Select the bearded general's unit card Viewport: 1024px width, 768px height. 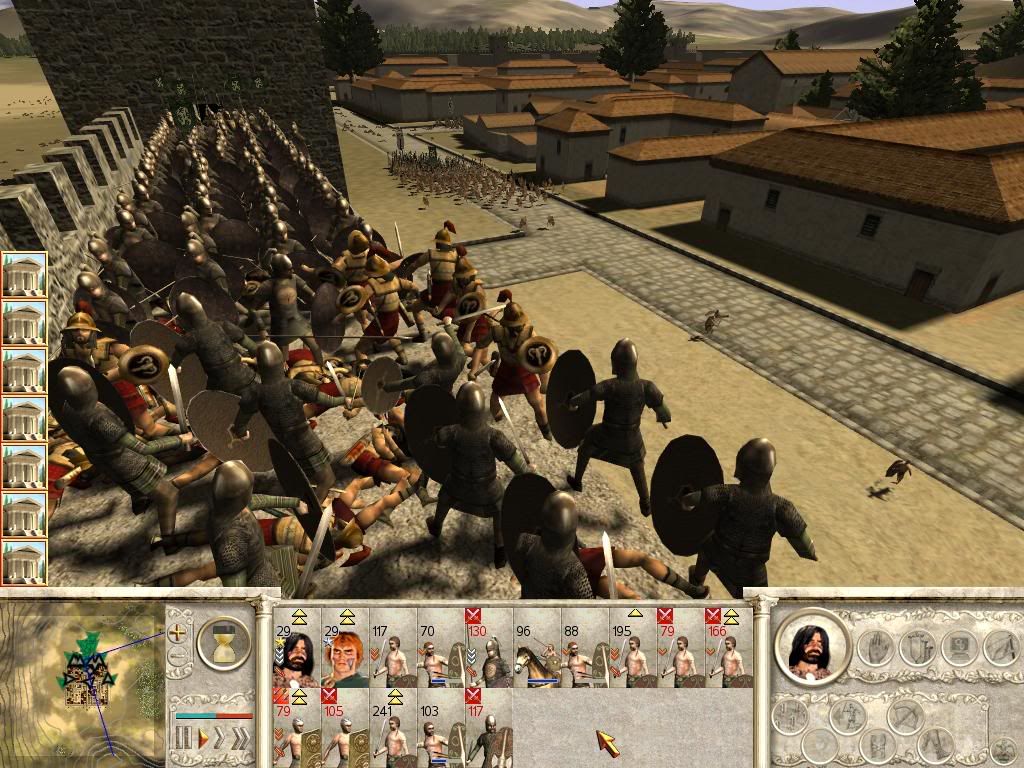(296, 647)
